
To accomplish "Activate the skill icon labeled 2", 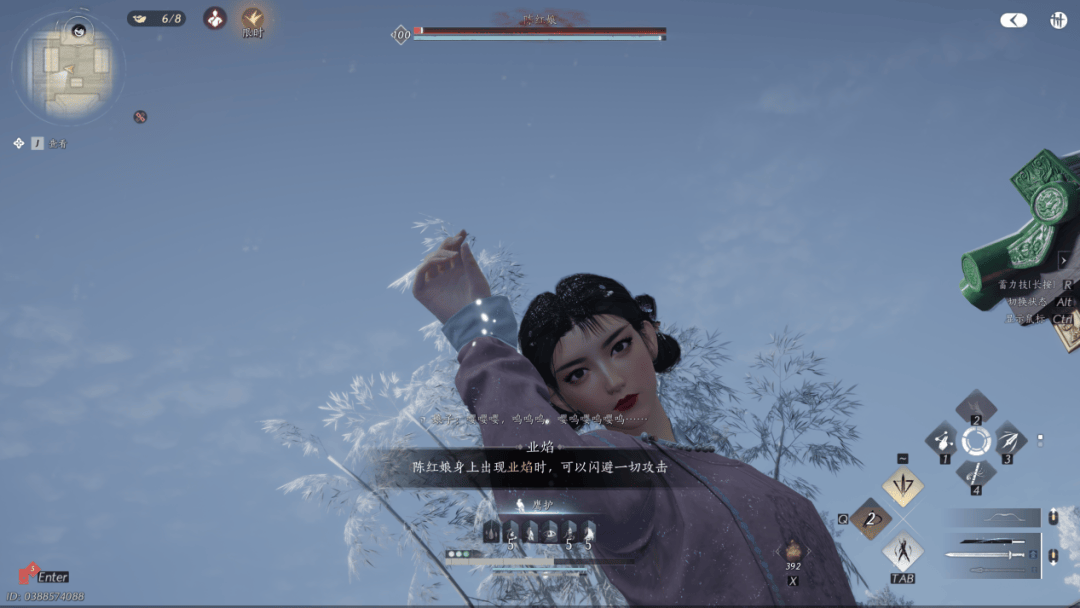I will [x=975, y=407].
